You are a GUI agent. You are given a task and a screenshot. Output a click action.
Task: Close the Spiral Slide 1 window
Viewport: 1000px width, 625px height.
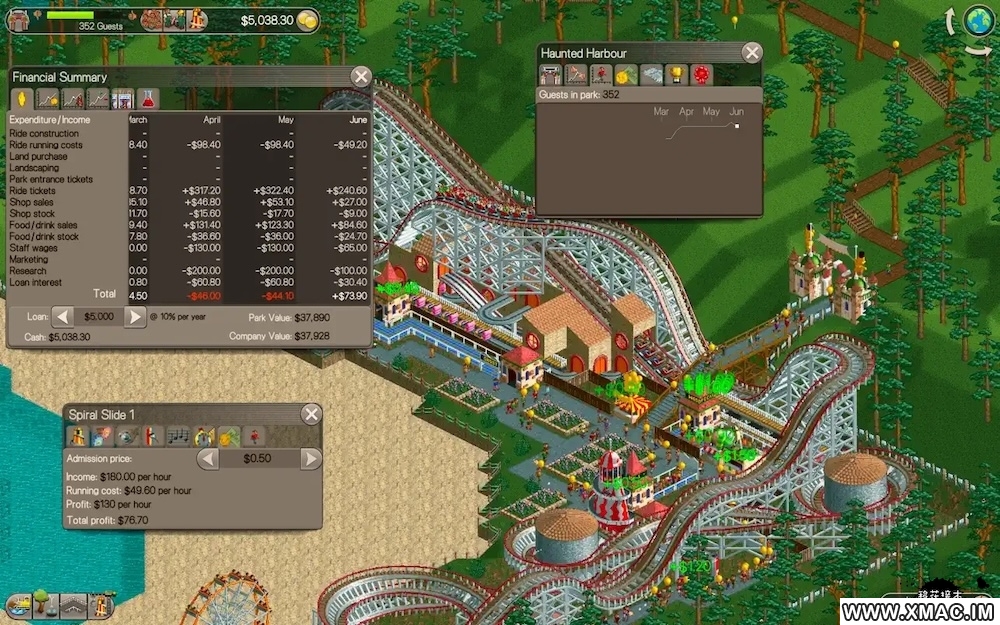(312, 414)
